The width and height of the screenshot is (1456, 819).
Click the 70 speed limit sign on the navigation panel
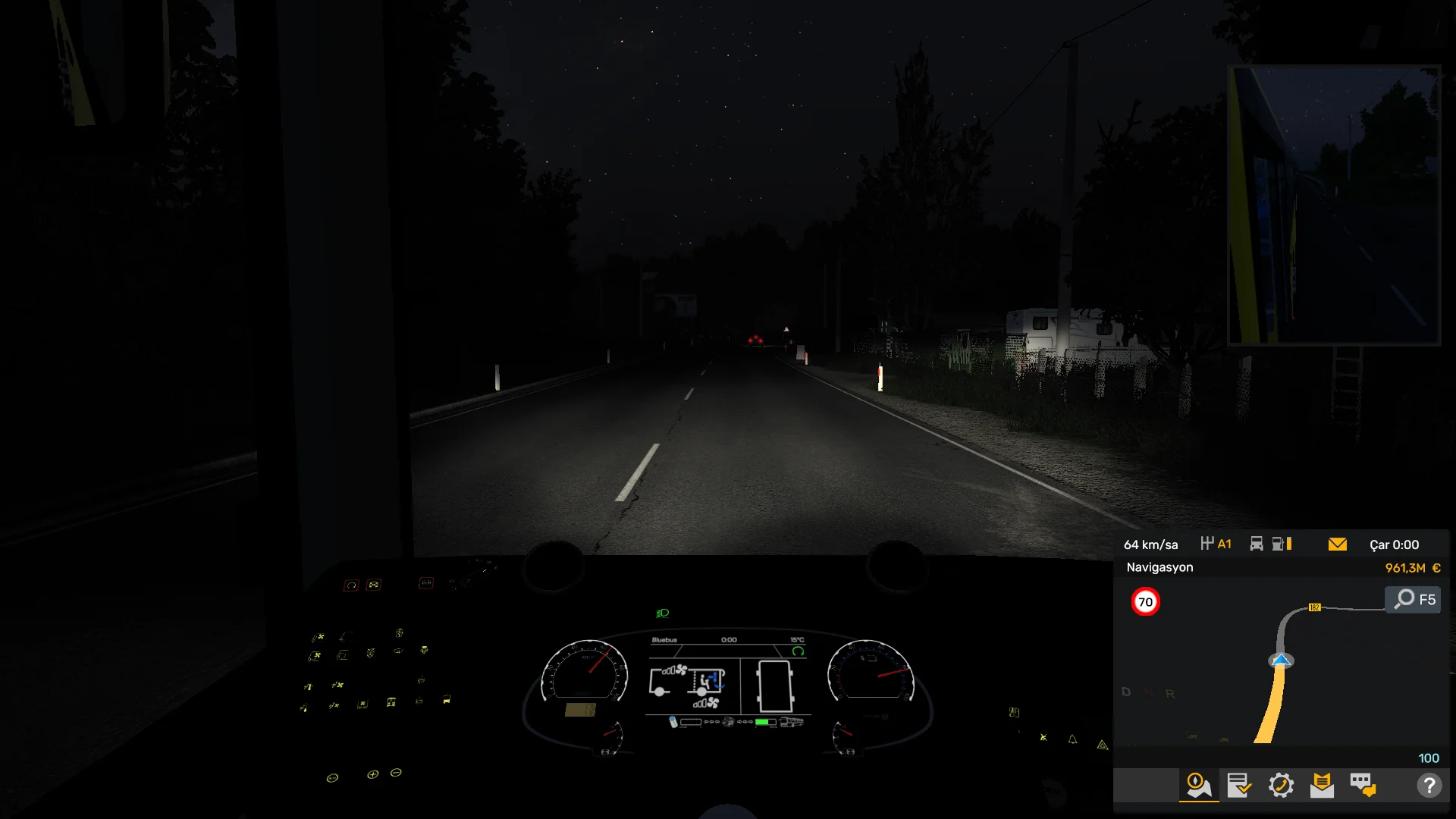1146,601
